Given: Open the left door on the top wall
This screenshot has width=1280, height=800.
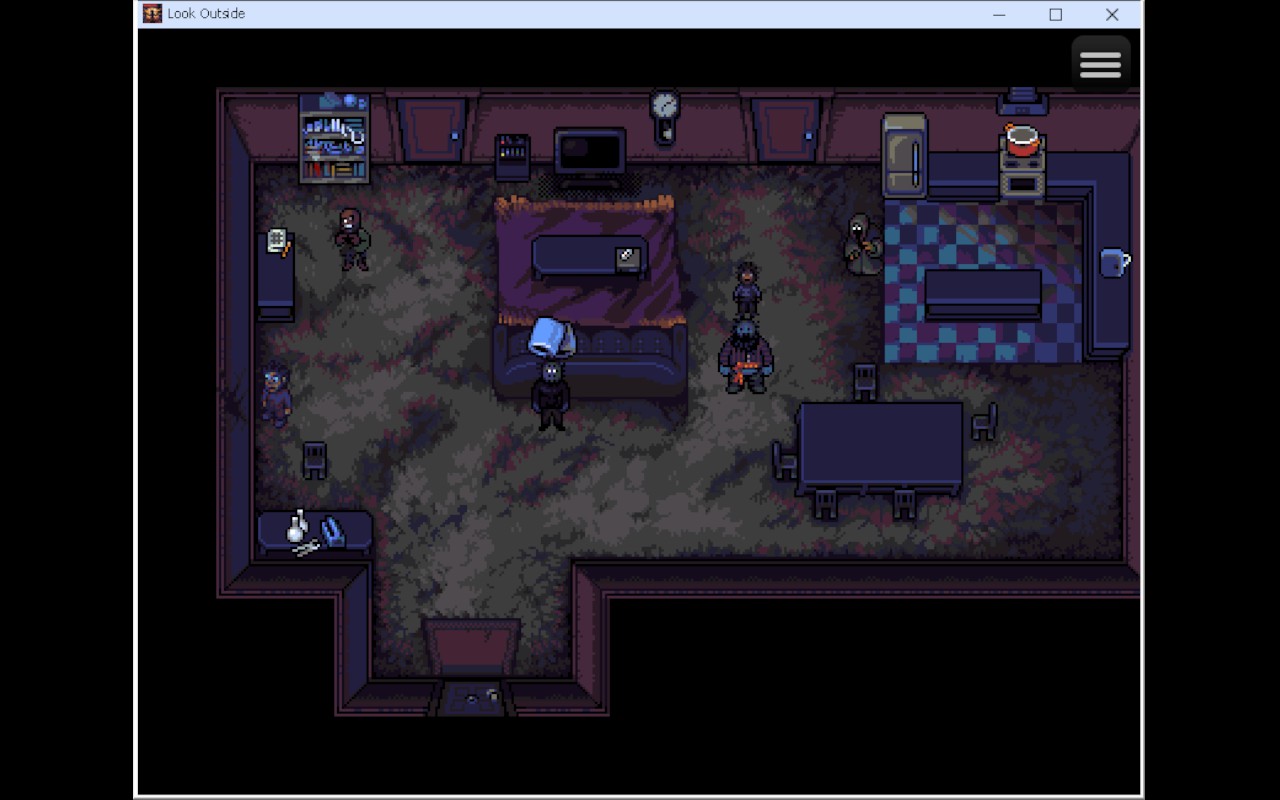Looking at the screenshot, I should point(430,127).
